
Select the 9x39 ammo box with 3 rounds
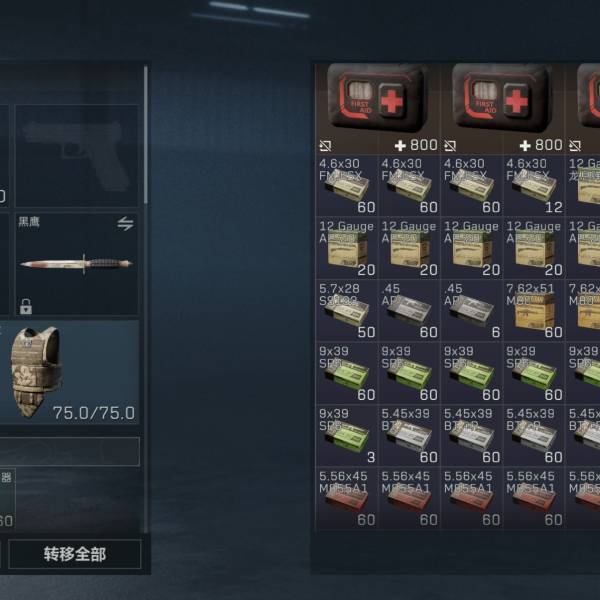pyautogui.click(x=346, y=434)
